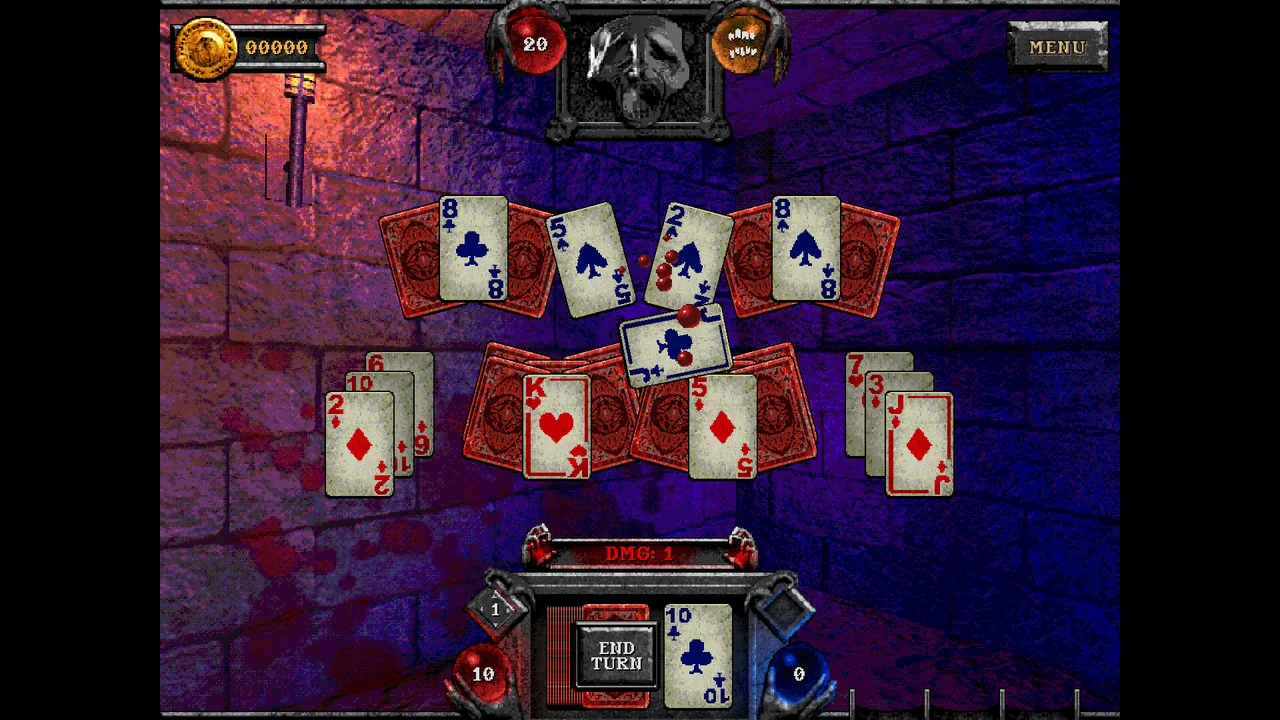Open the MENU in the top right
This screenshot has width=1280, height=720.
1057,48
